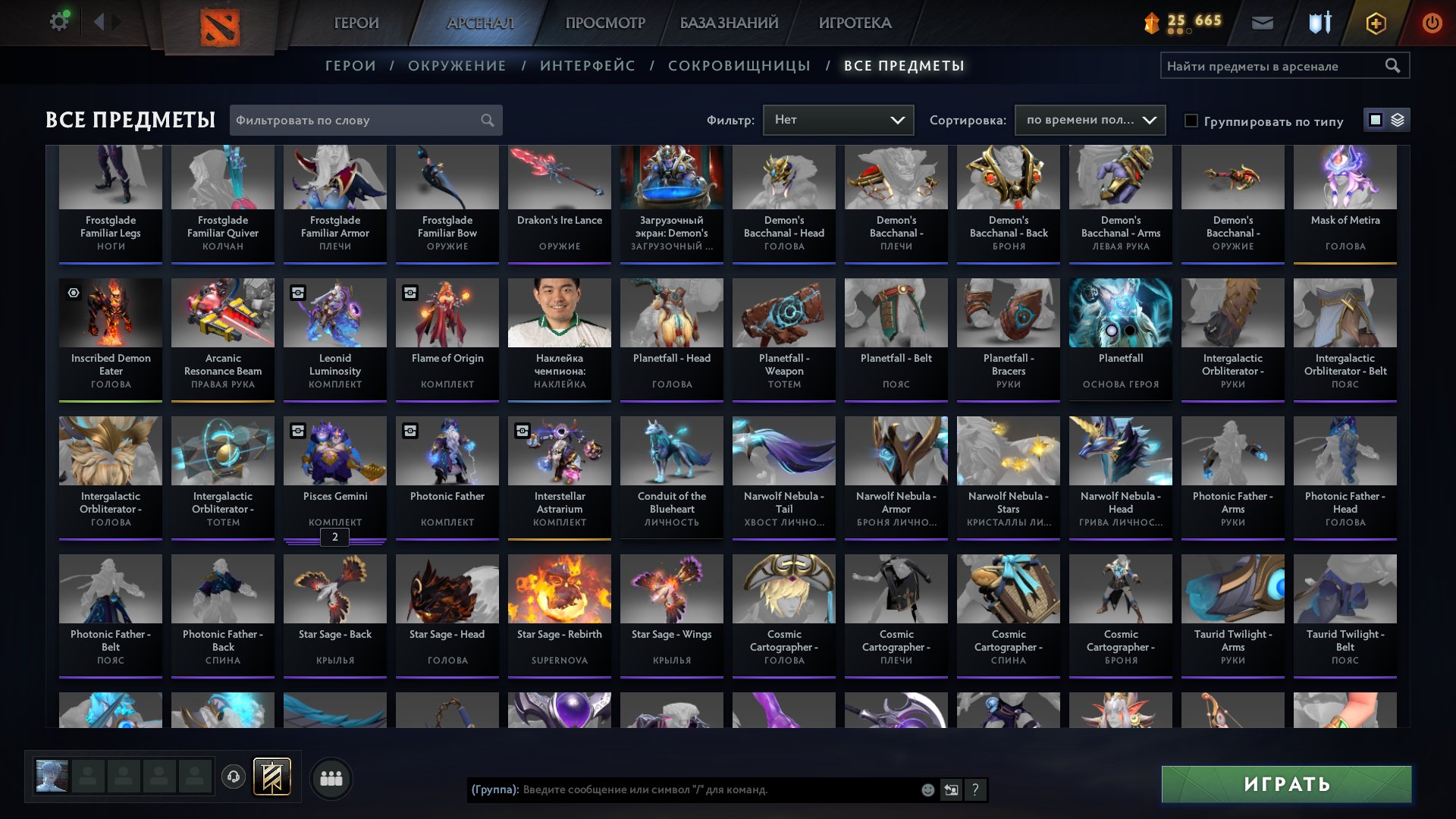The width and height of the screenshot is (1456, 819).
Task: Enable the Группировать по типу checkbox
Action: [1193, 121]
